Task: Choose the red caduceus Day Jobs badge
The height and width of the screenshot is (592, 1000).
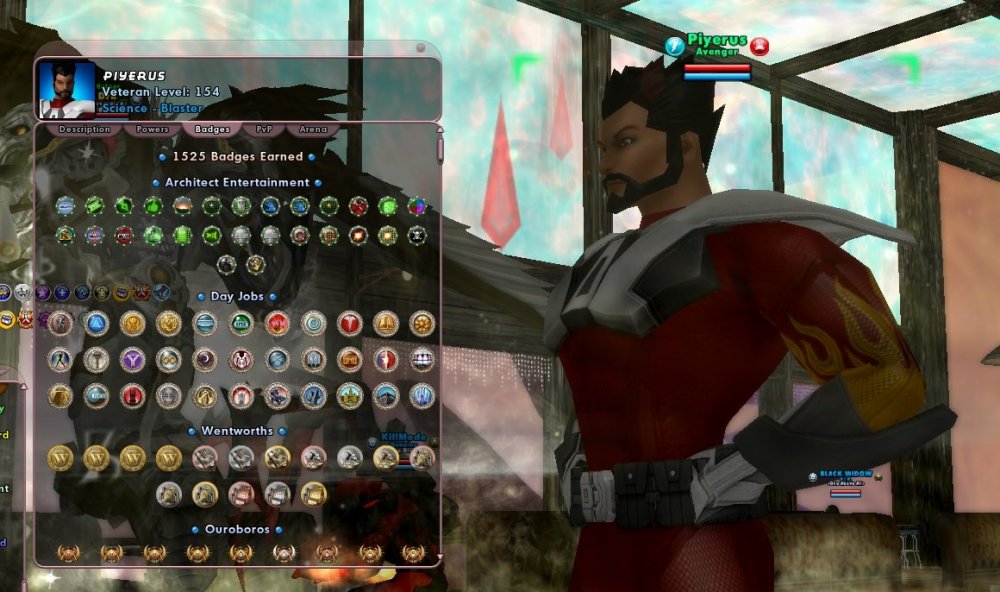Action: pyautogui.click(x=350, y=323)
